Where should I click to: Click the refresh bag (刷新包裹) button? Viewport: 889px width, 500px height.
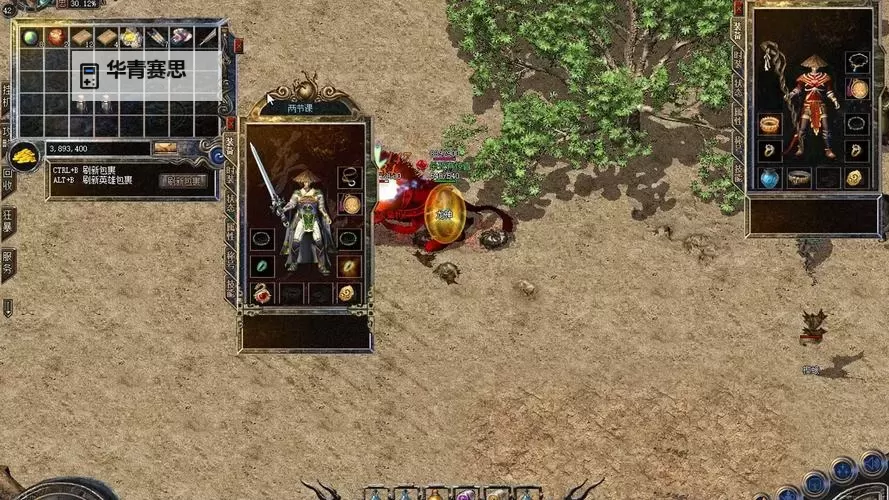click(183, 181)
